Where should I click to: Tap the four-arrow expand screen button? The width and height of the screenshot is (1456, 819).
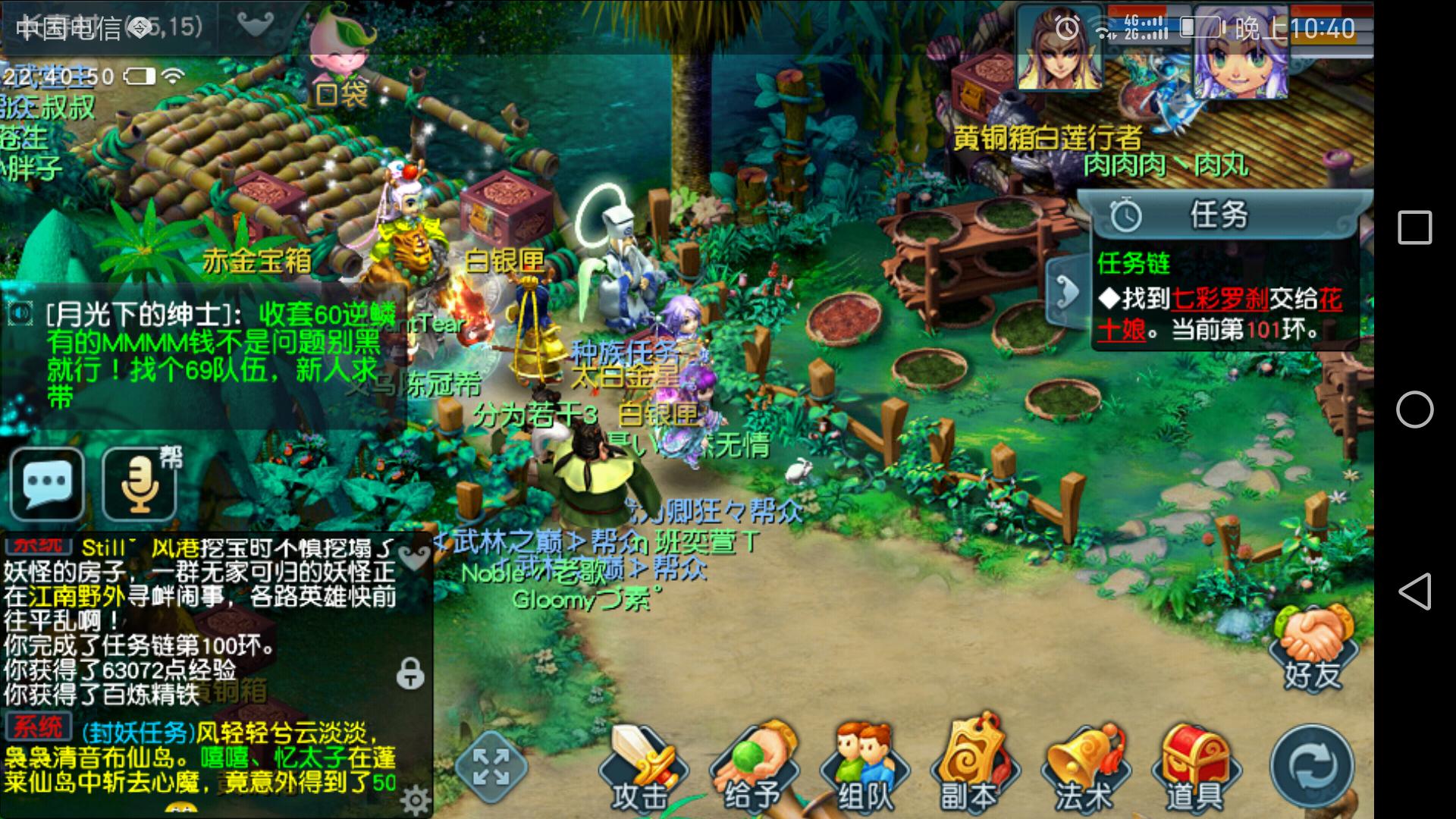(x=491, y=766)
